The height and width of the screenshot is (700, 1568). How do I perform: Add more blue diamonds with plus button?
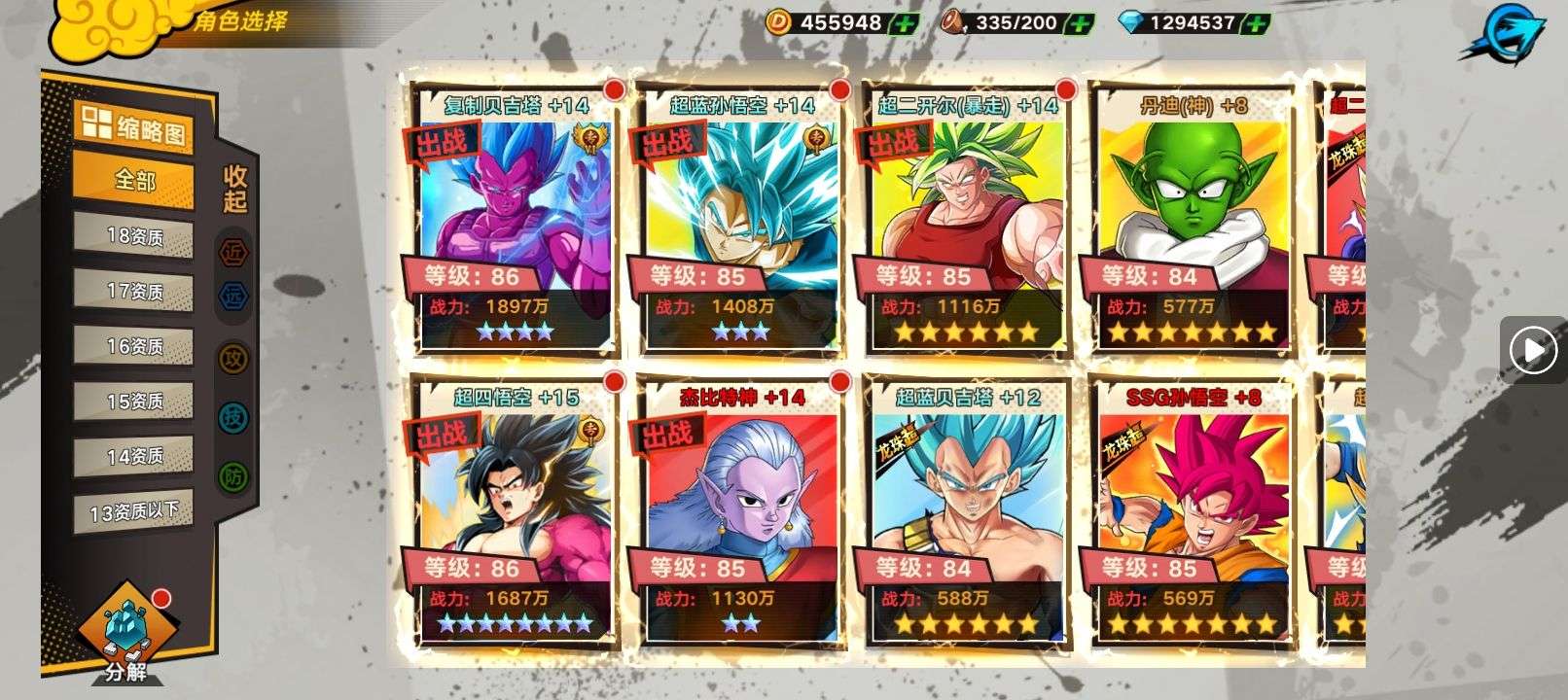coord(1258,23)
